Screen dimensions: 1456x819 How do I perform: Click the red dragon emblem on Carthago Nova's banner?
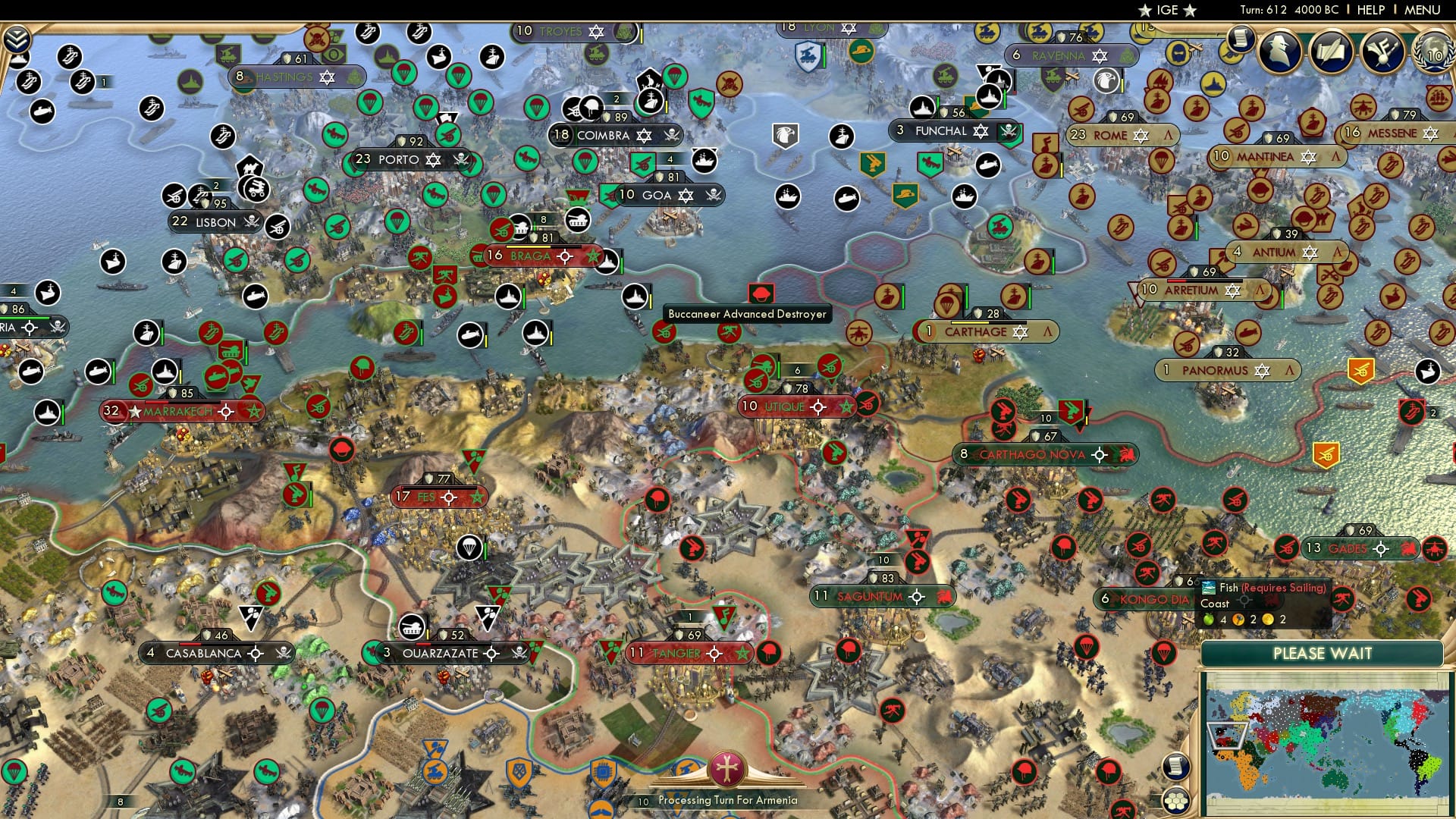tap(1126, 455)
